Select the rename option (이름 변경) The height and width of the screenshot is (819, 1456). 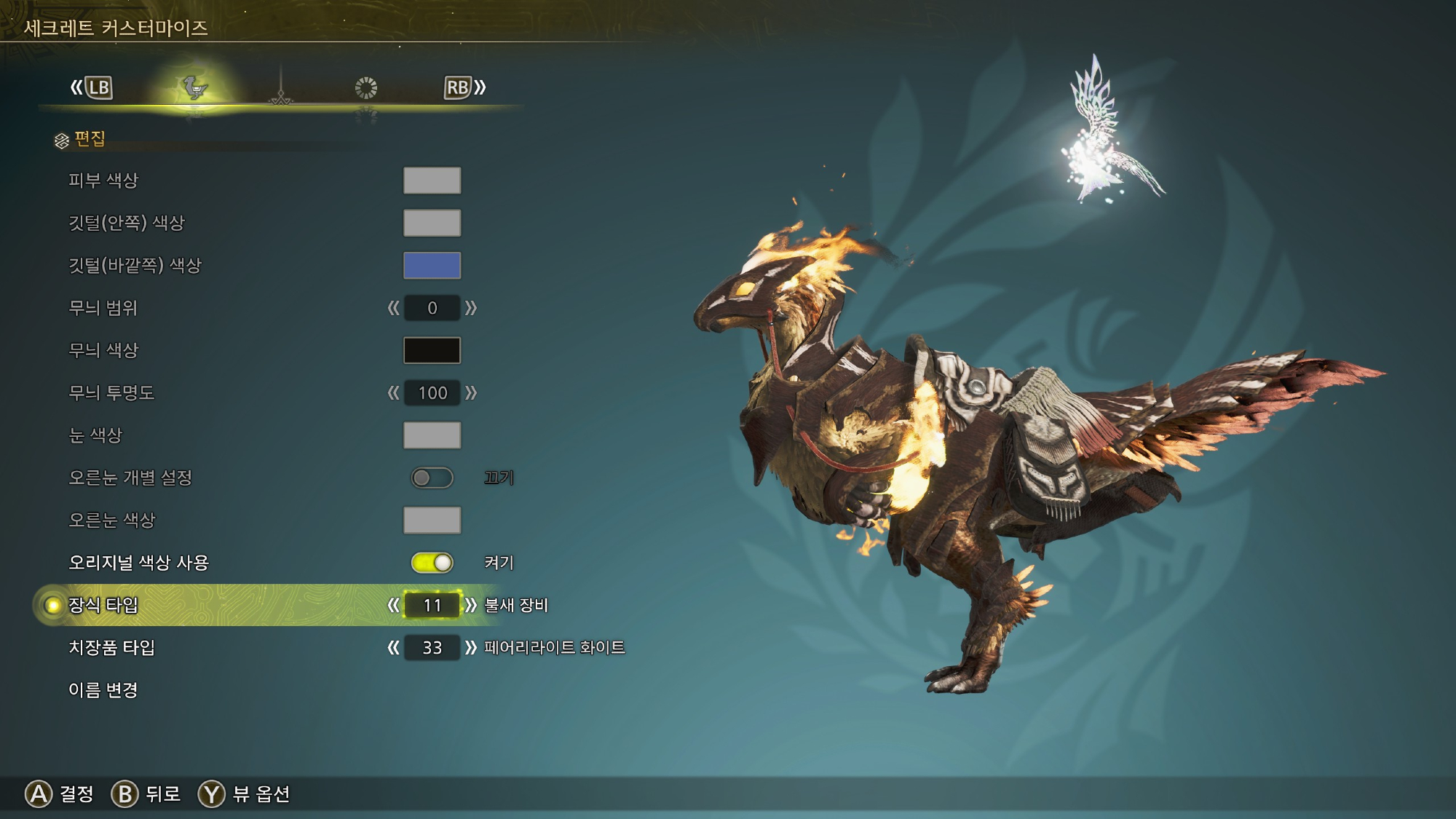[x=103, y=690]
